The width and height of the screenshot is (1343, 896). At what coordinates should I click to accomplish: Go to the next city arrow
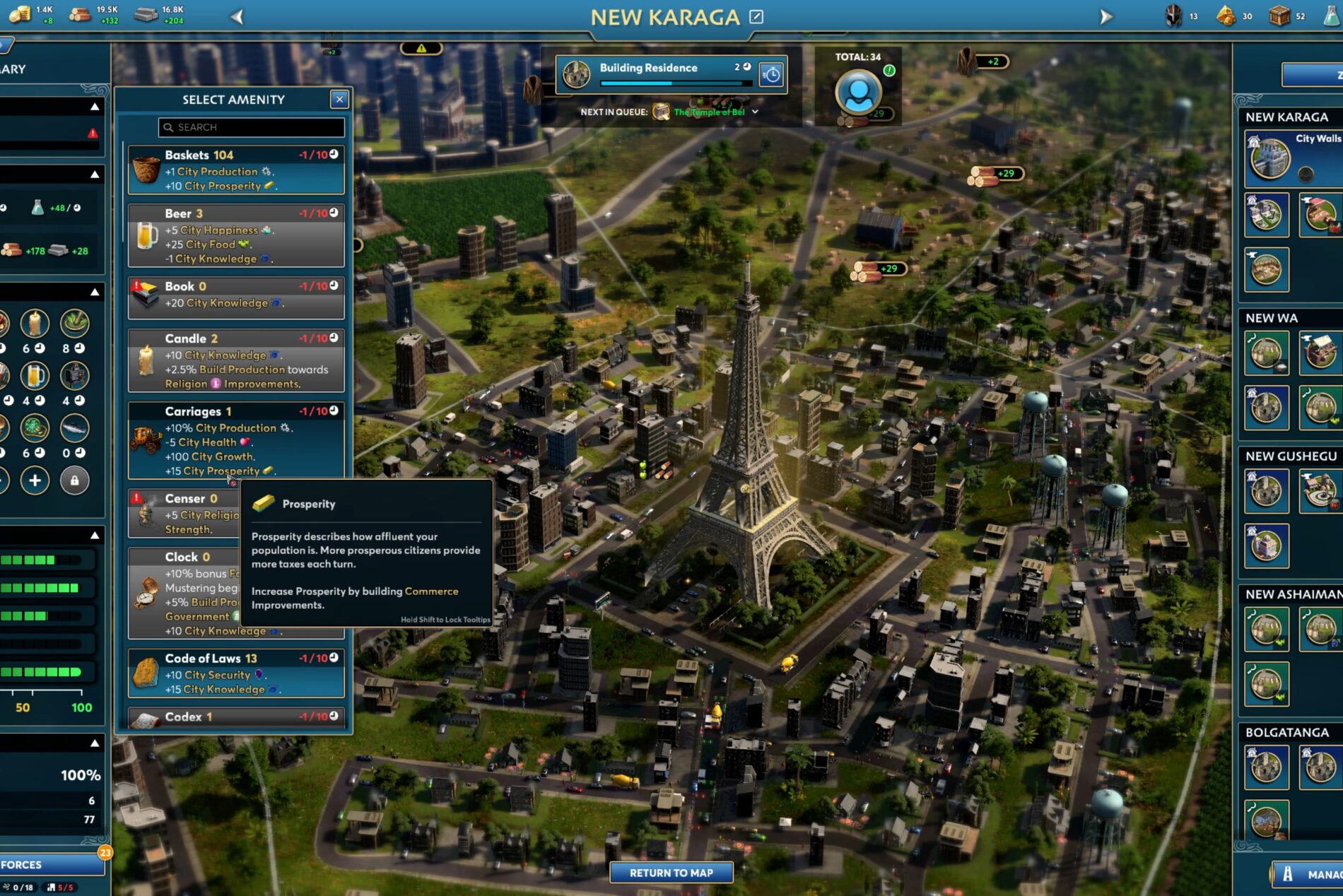(x=1106, y=16)
